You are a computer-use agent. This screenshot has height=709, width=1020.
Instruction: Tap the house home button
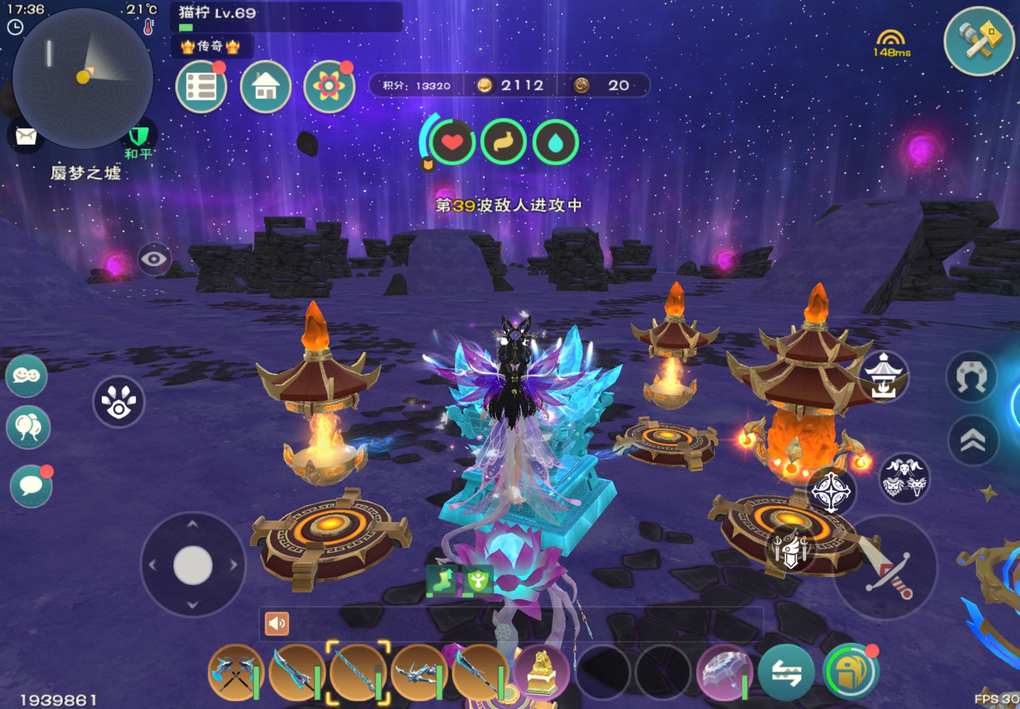click(x=265, y=87)
